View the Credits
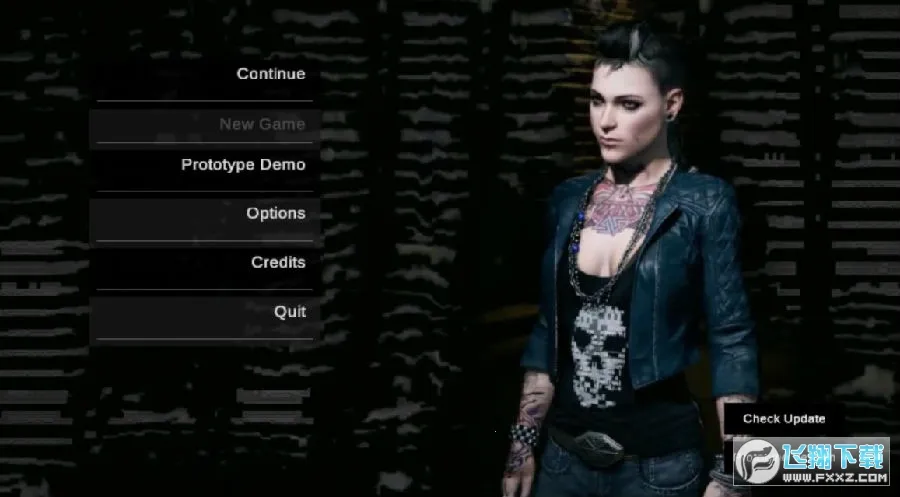Image resolution: width=900 pixels, height=497 pixels. coord(278,262)
